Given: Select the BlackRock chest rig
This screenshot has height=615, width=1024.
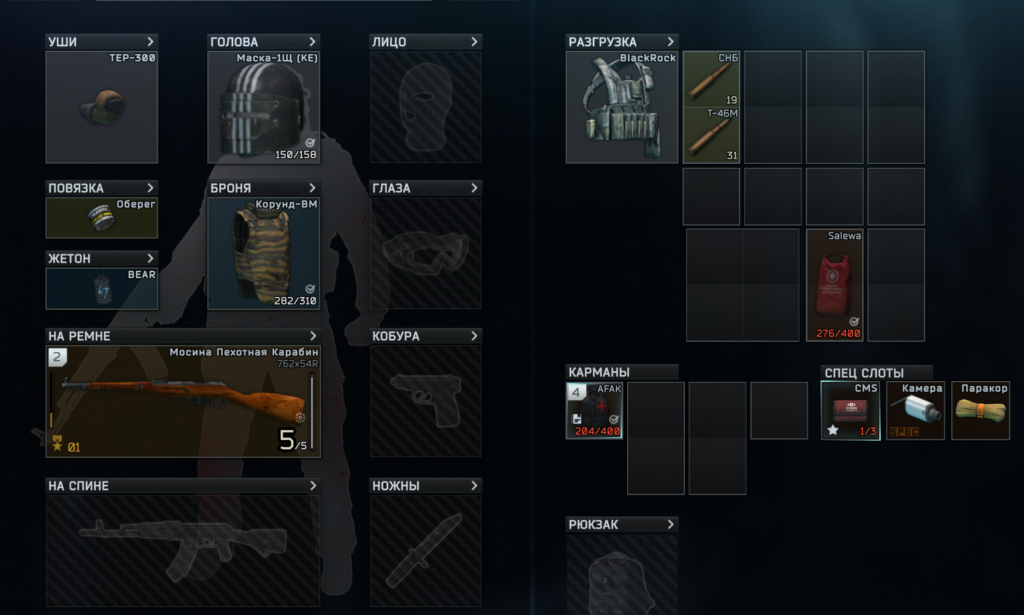Looking at the screenshot, I should coord(621,106).
